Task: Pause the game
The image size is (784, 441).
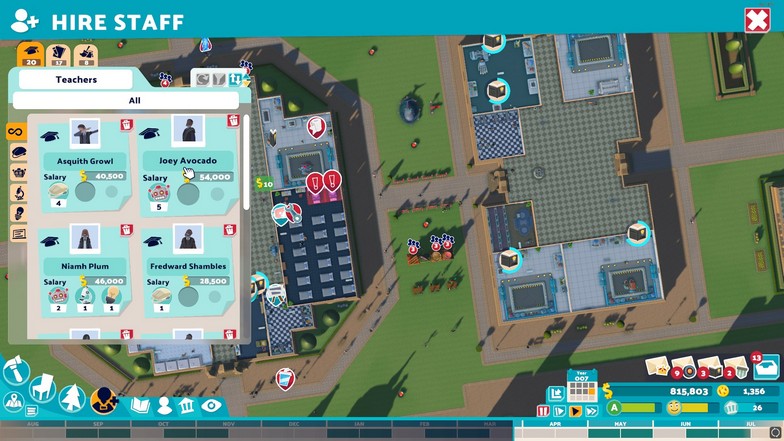Action: point(544,411)
